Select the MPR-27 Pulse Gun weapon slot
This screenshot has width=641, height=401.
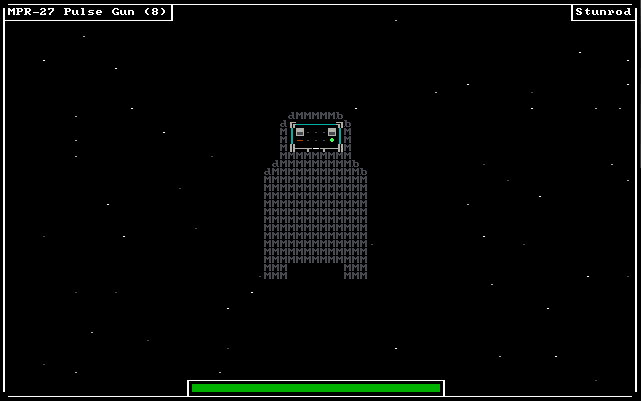point(87,12)
